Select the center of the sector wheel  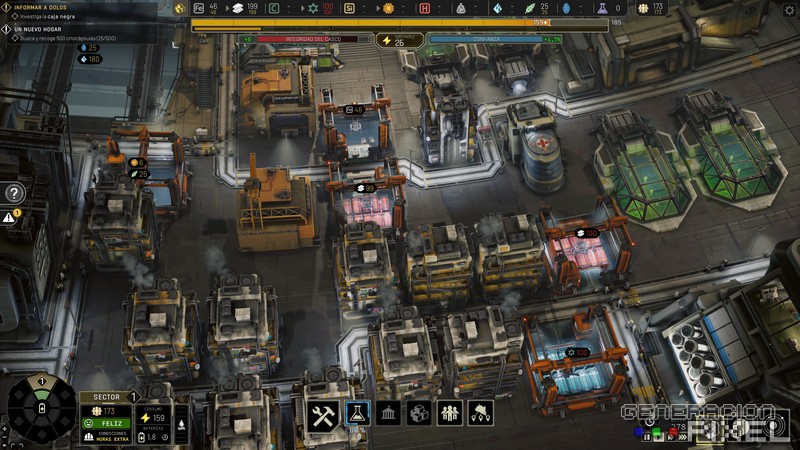click(41, 408)
